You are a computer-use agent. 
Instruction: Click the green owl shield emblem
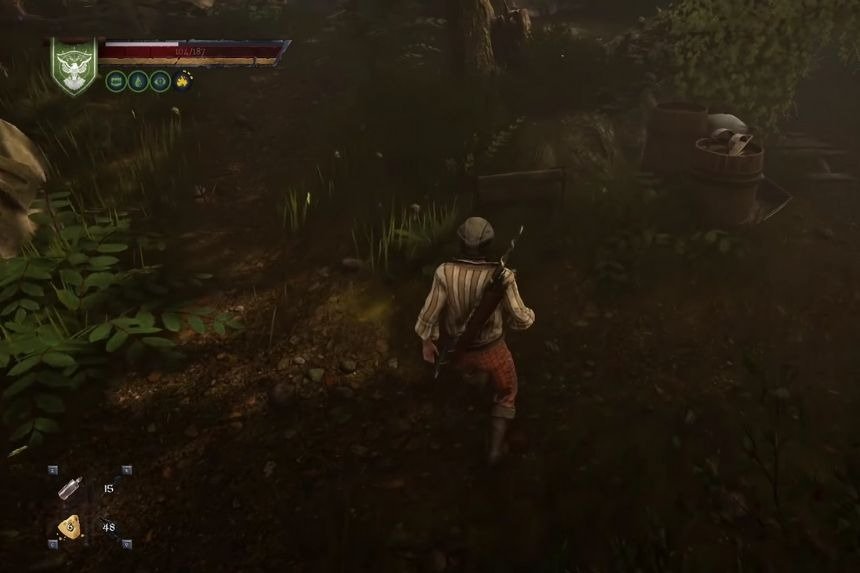(x=74, y=66)
